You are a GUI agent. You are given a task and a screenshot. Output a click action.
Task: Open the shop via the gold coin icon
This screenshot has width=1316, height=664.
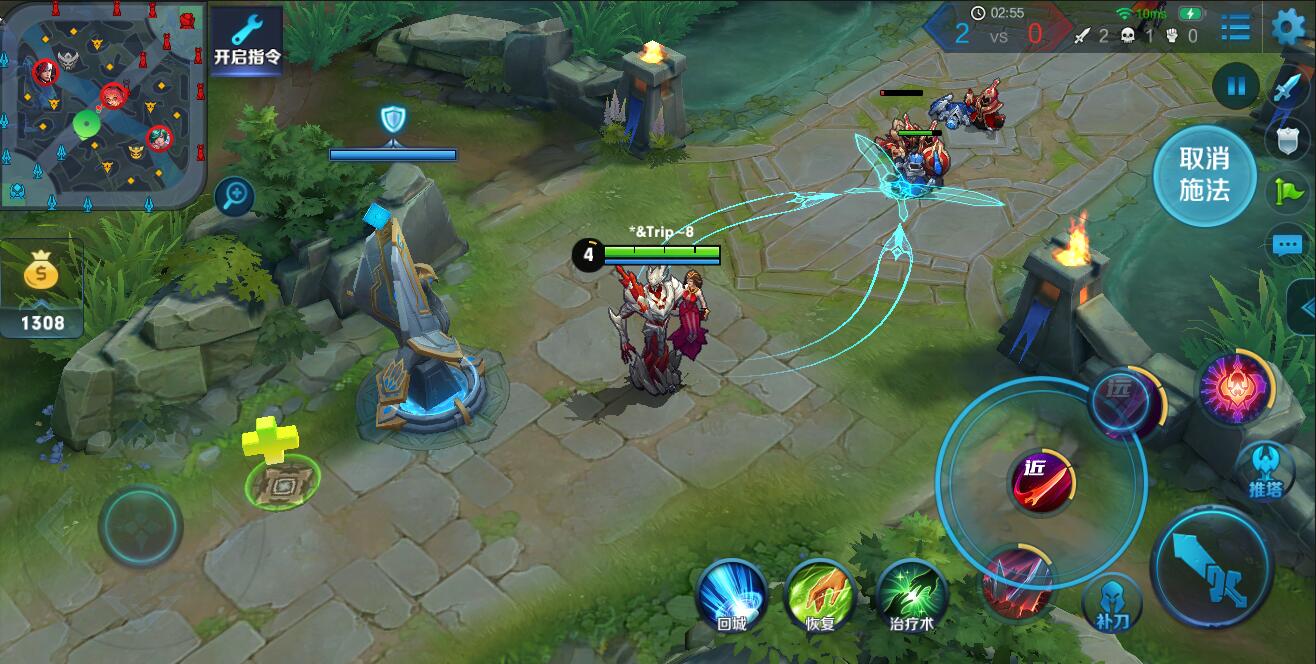click(41, 275)
